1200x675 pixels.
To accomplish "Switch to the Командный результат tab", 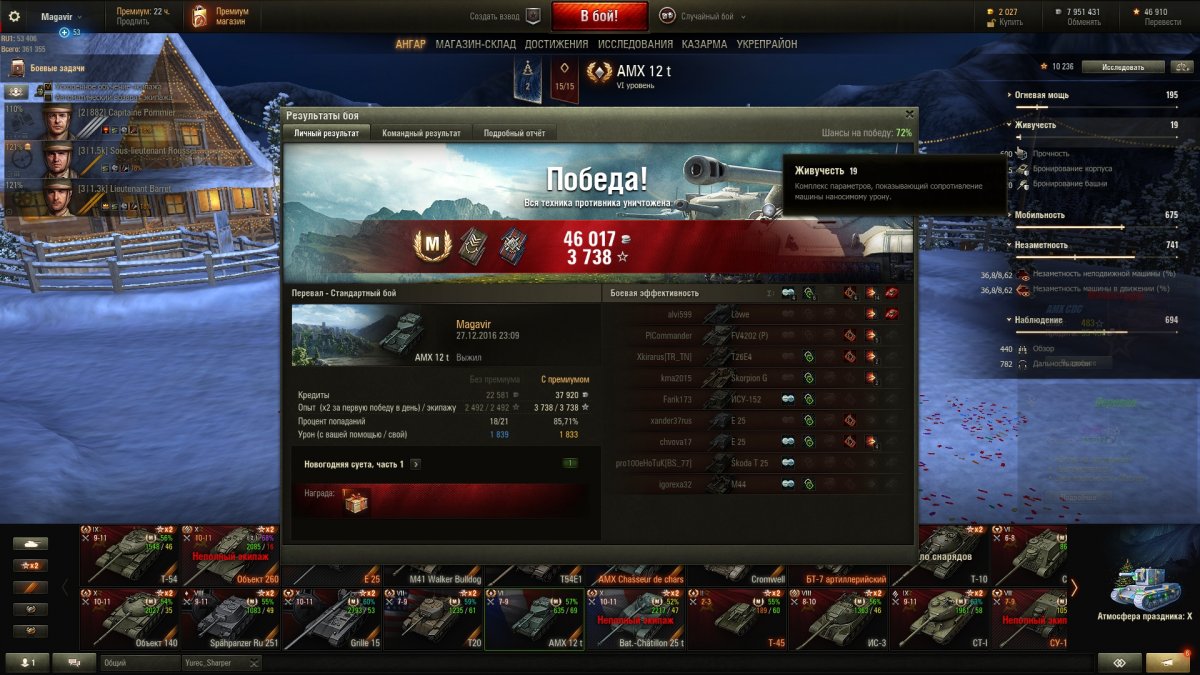I will [421, 133].
